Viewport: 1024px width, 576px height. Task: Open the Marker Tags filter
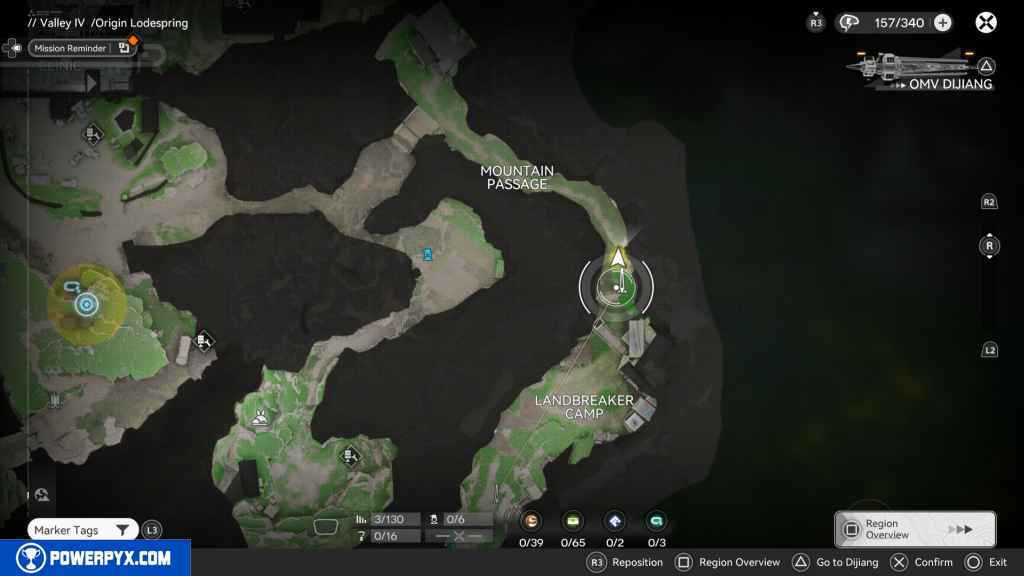82,530
